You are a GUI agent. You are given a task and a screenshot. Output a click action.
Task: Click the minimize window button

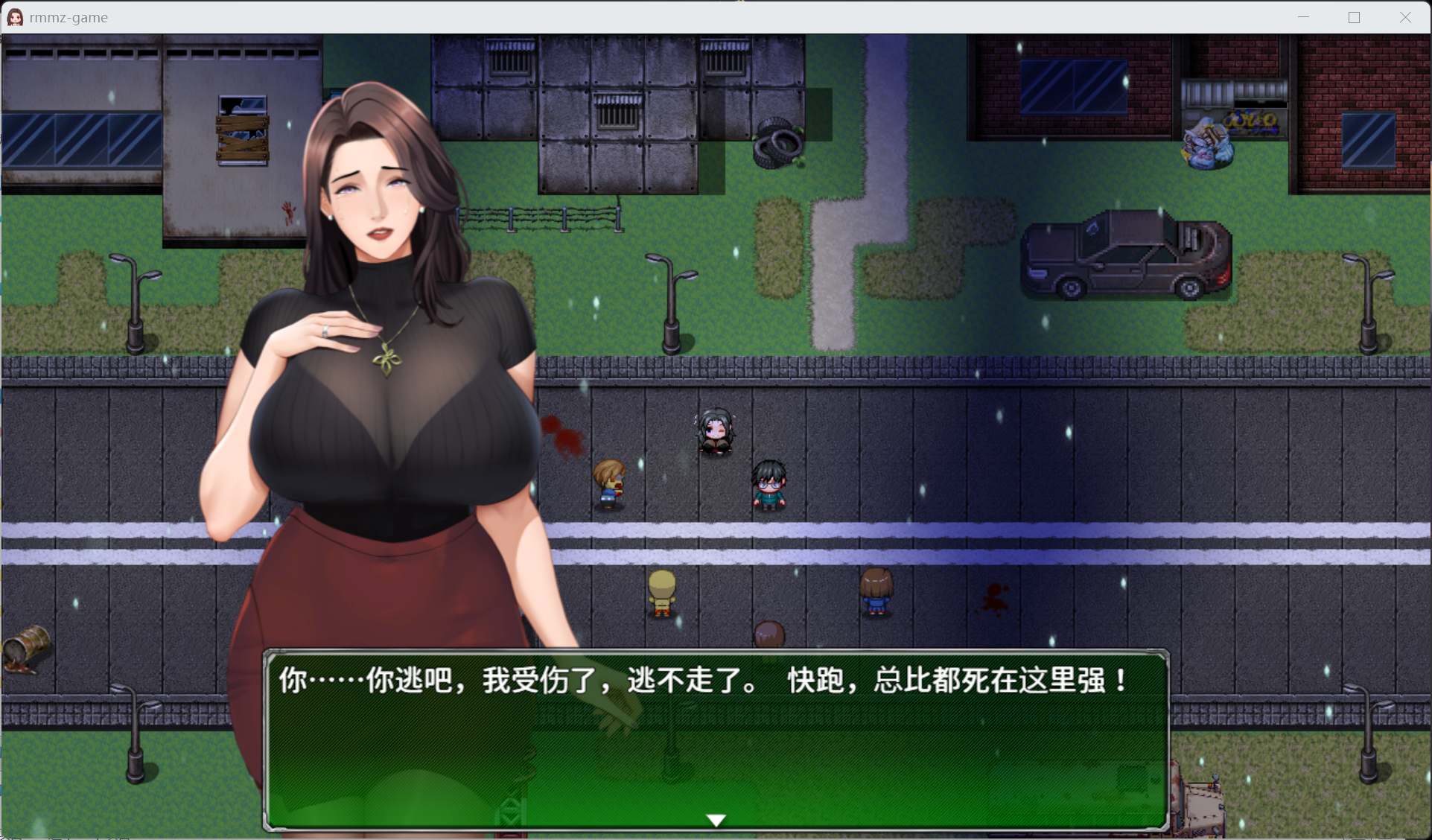point(1303,16)
